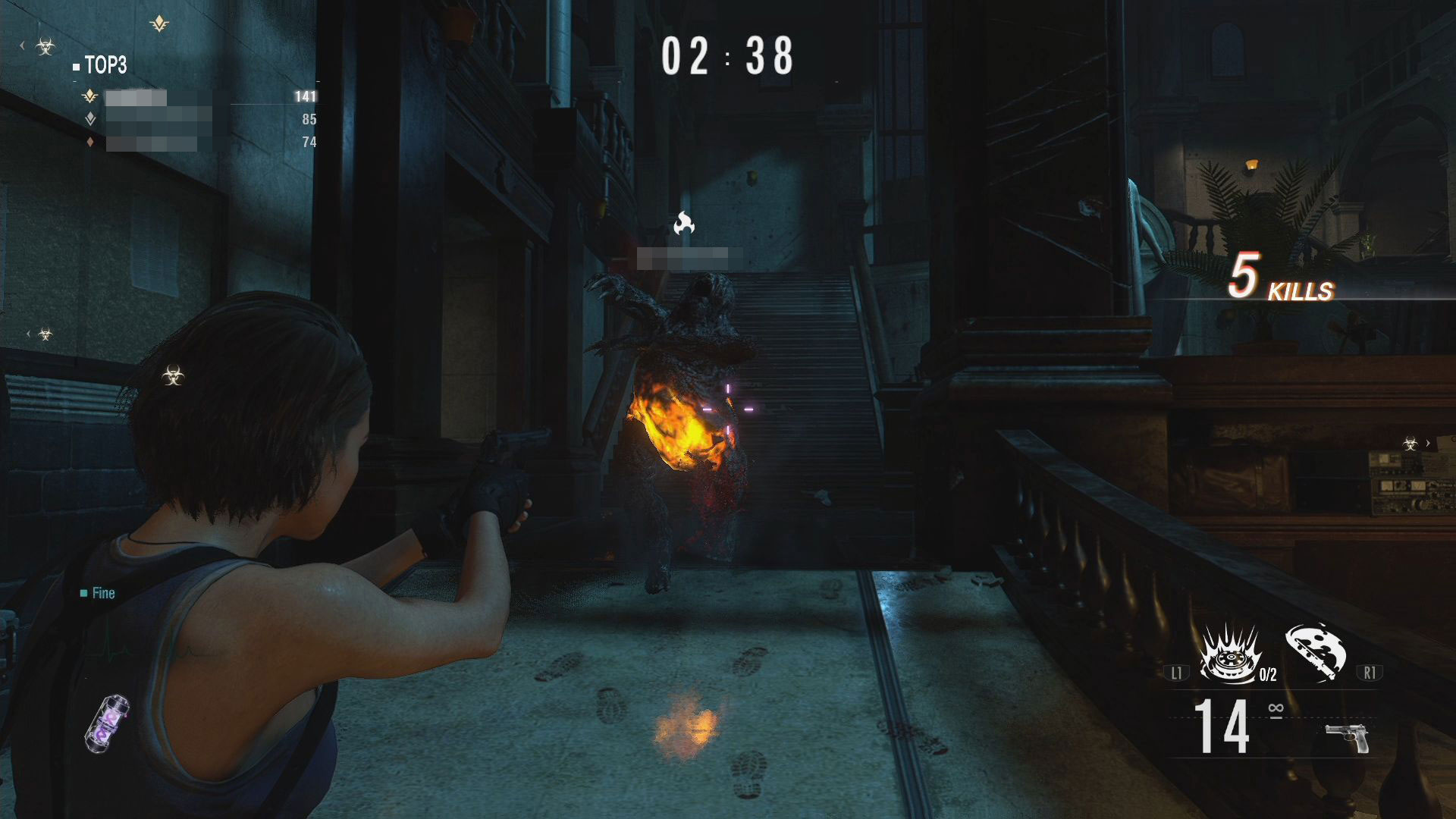Select the second-place row with 85 points
Viewport: 1456px width, 819px height.
(199, 120)
